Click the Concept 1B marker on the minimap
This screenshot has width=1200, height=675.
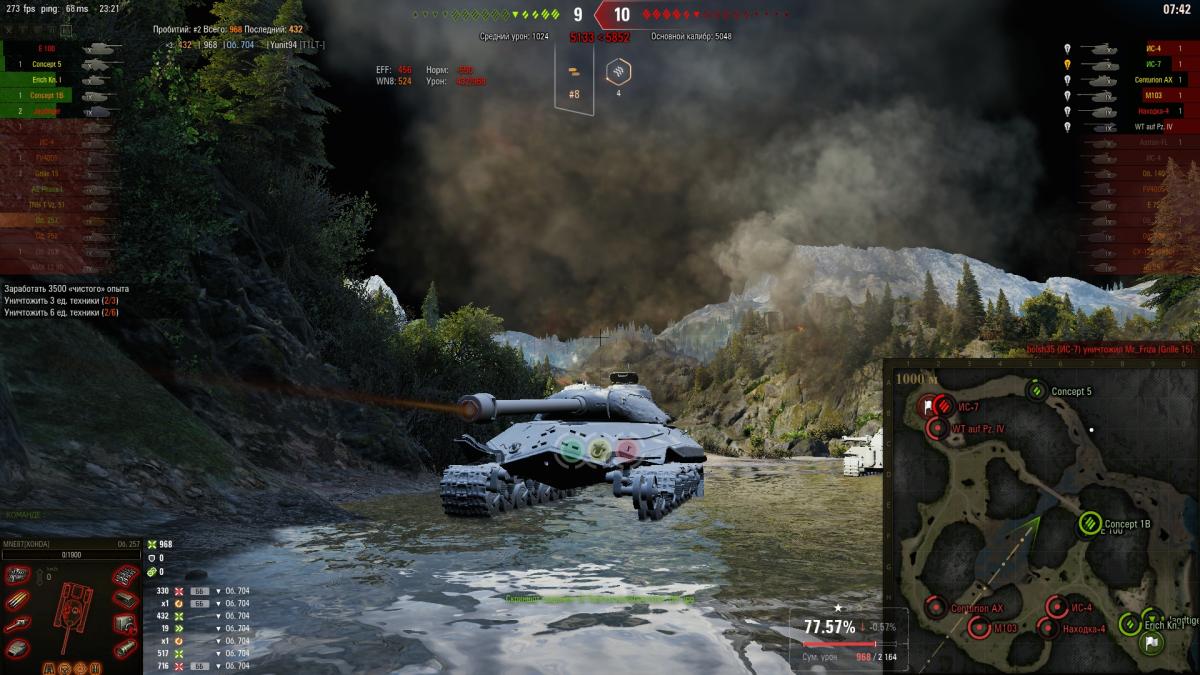[1090, 523]
